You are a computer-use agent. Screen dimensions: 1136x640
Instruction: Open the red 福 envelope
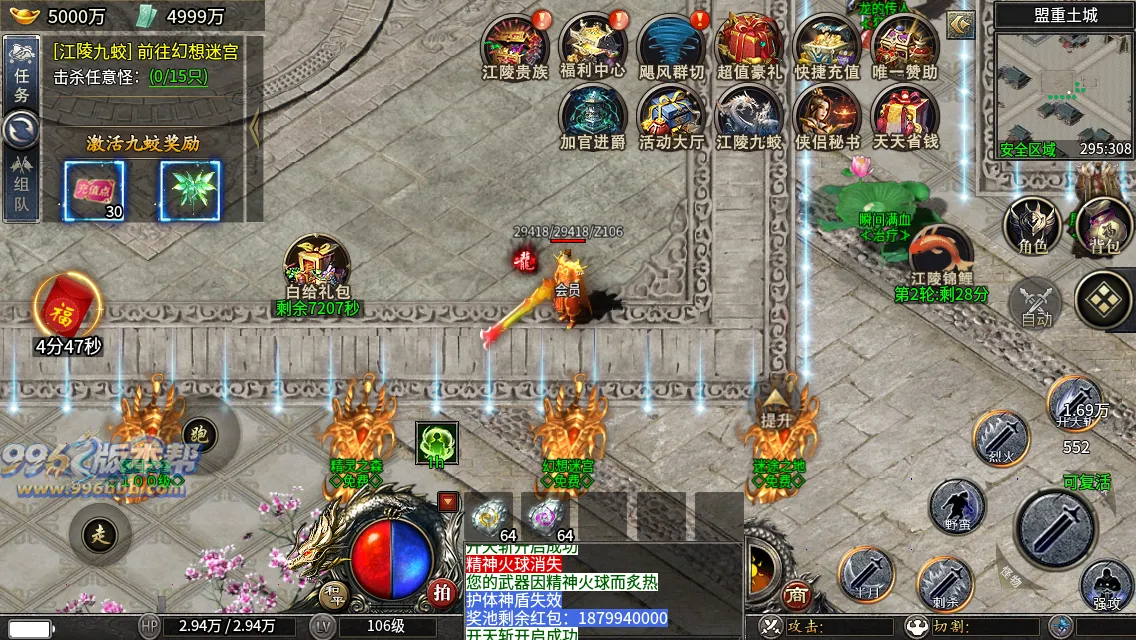(x=68, y=309)
